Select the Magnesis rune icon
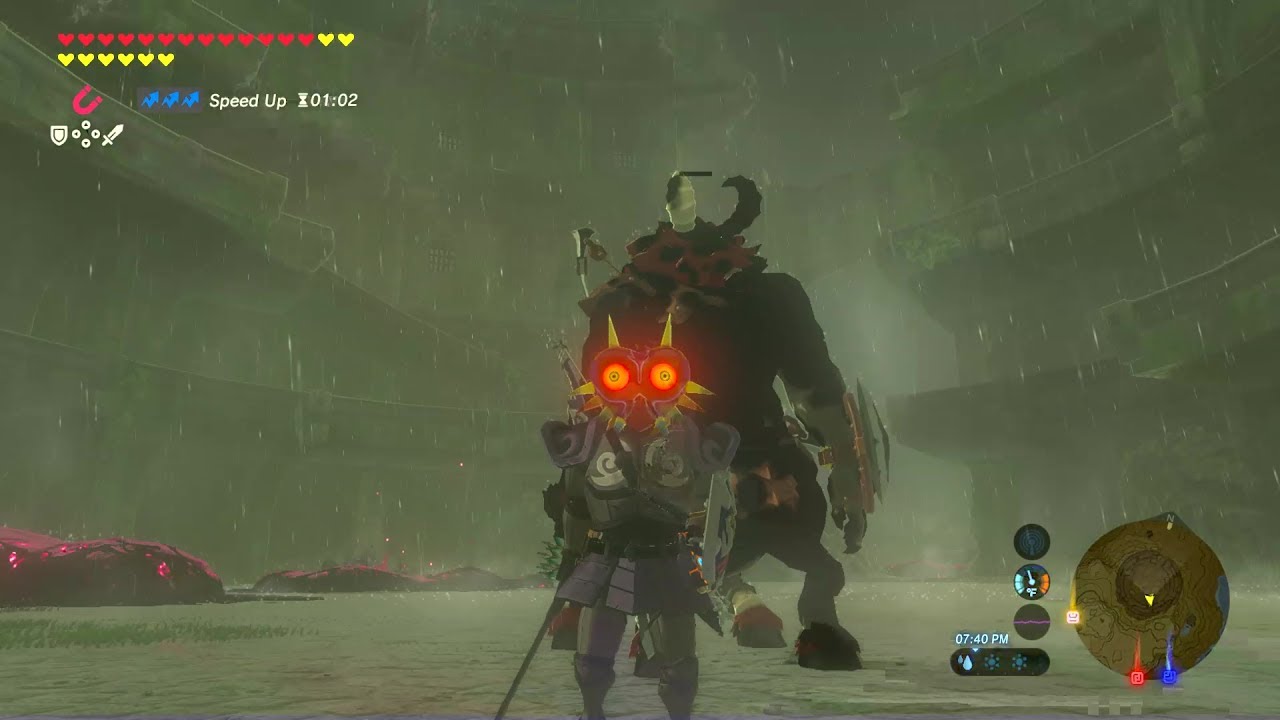1280x720 pixels. coord(86,102)
